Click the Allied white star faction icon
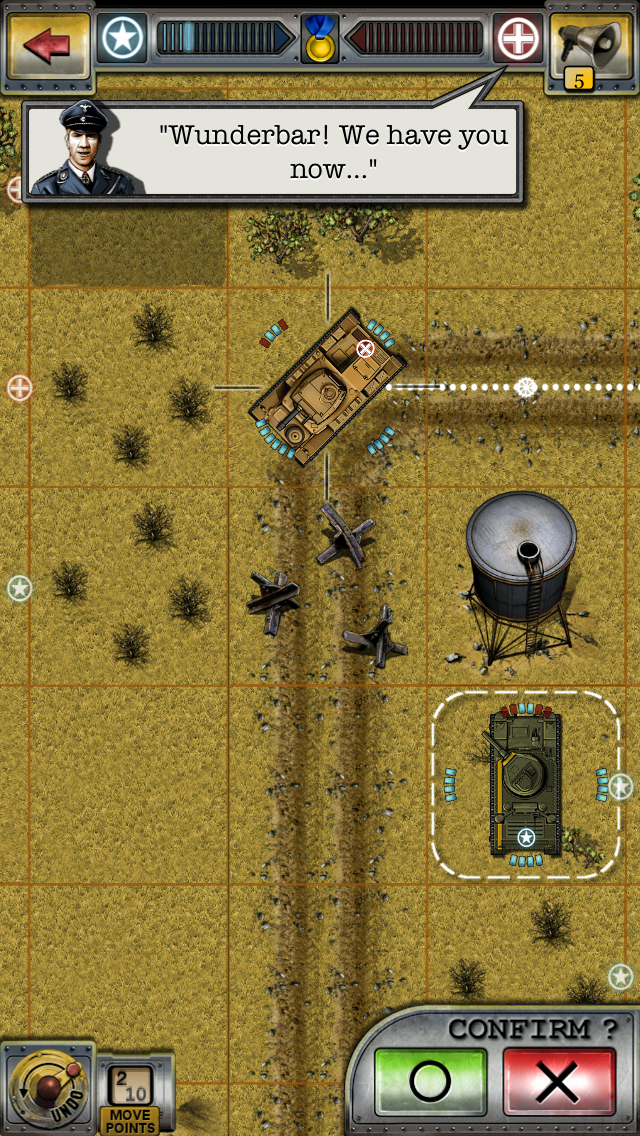Screen dimensions: 640x1136 click(122, 39)
